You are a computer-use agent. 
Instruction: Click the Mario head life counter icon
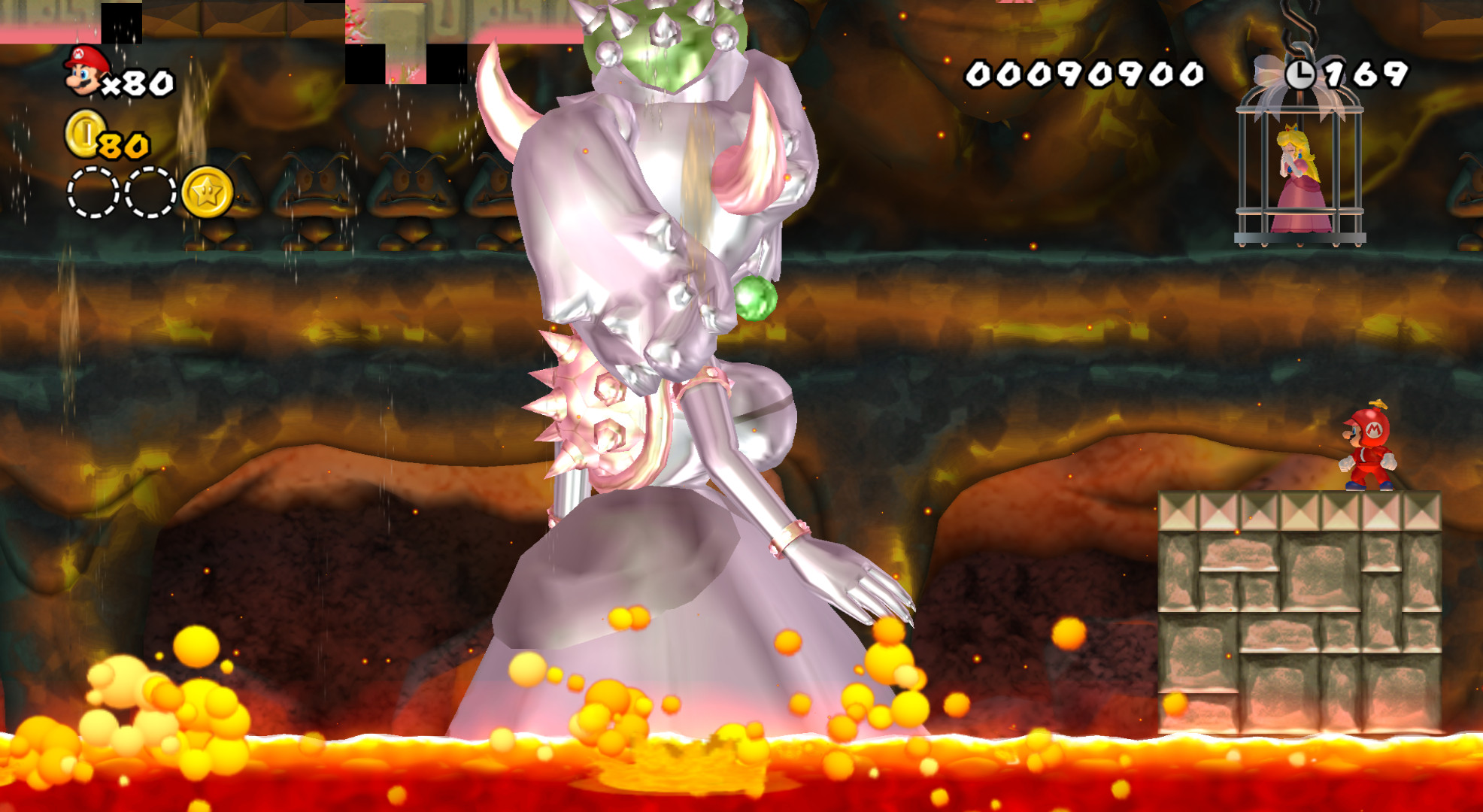83,71
